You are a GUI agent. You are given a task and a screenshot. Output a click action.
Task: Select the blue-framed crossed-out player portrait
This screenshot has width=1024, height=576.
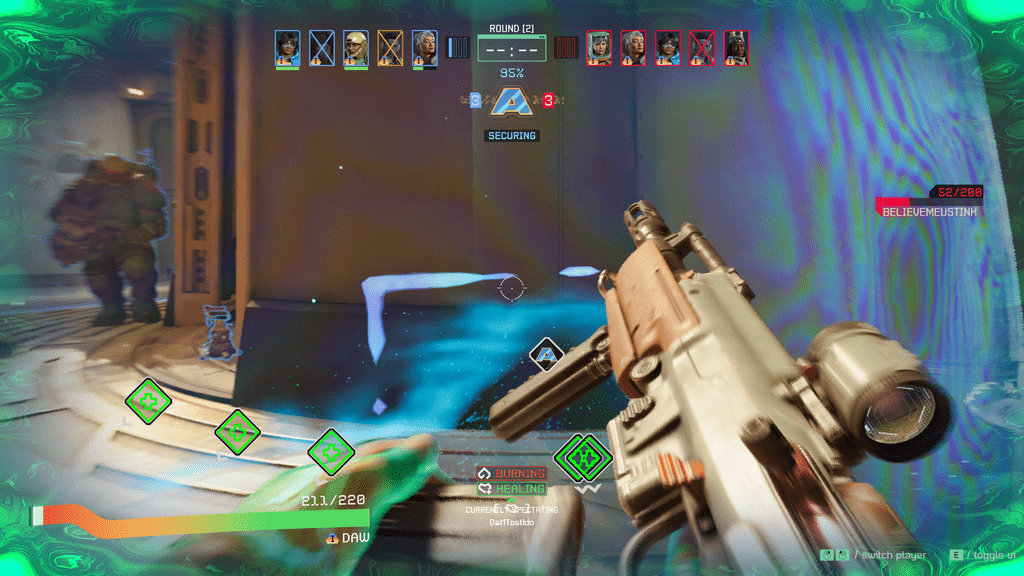[322, 48]
